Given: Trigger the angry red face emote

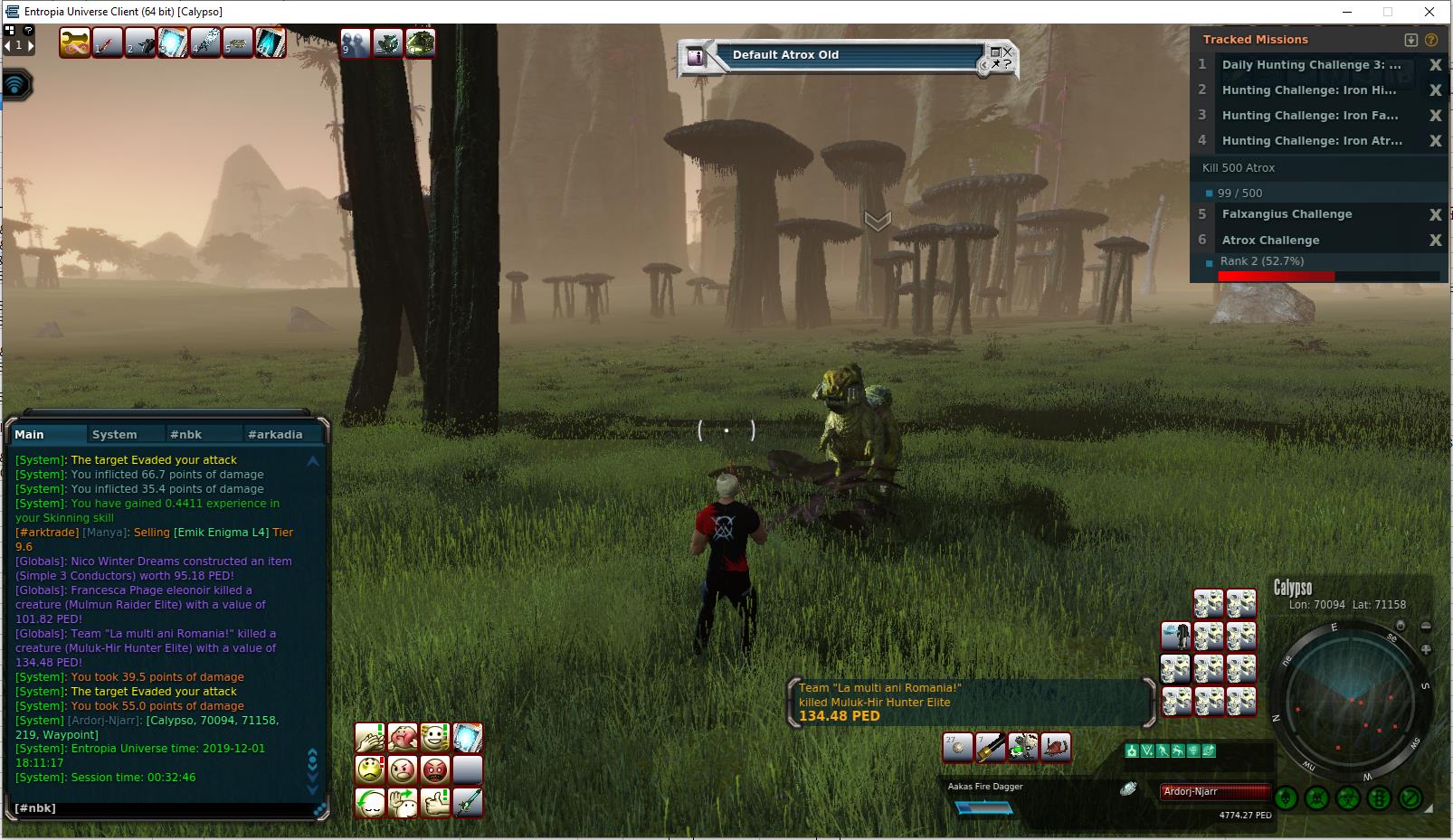Looking at the screenshot, I should pyautogui.click(x=435, y=770).
